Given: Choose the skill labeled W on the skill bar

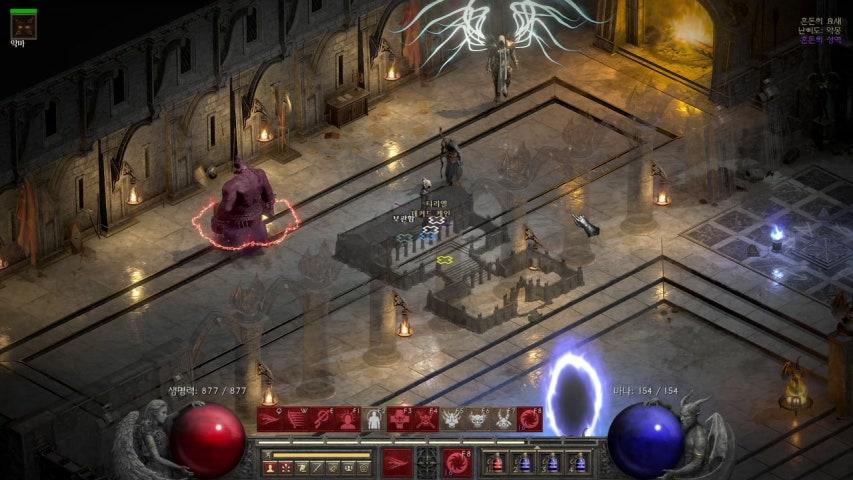Looking at the screenshot, I should coord(296,419).
